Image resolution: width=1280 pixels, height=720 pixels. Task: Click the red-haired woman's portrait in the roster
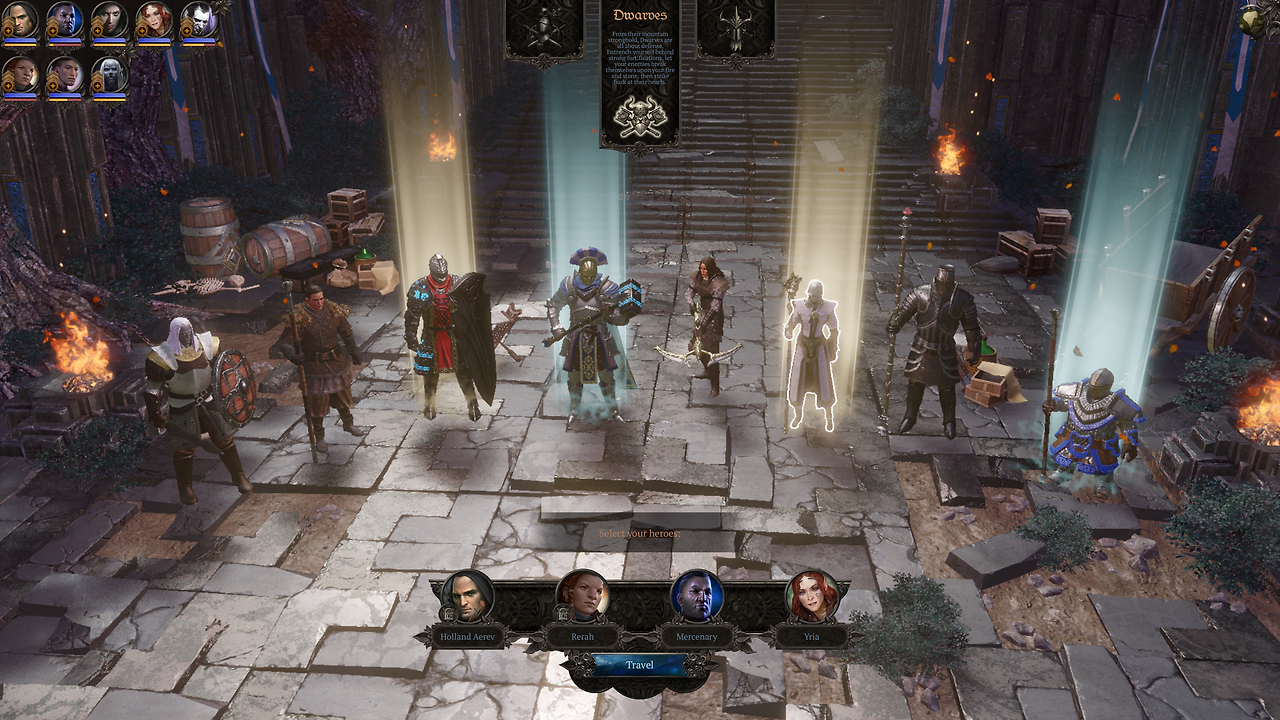(153, 20)
